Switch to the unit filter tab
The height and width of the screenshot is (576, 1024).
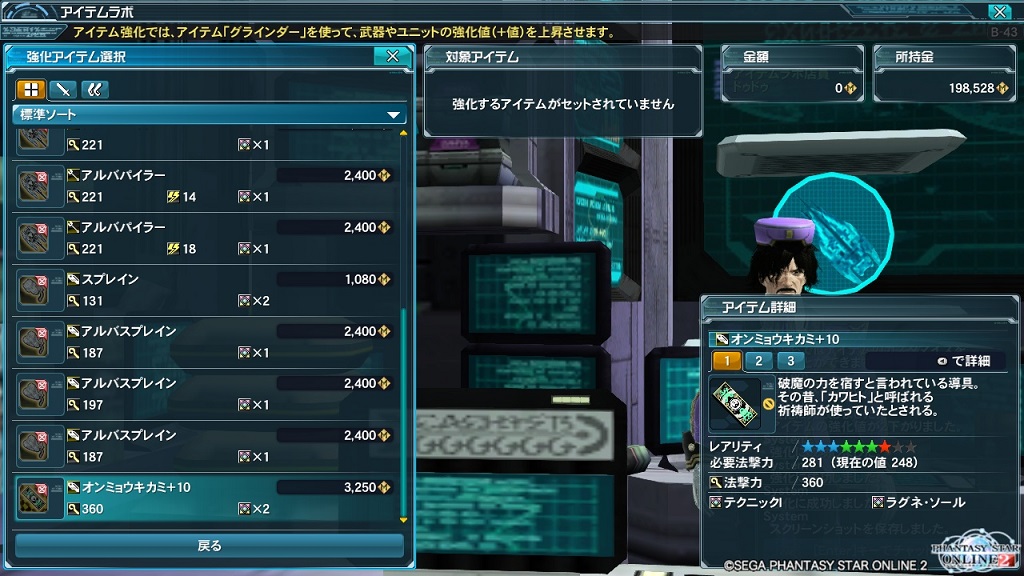[94, 89]
